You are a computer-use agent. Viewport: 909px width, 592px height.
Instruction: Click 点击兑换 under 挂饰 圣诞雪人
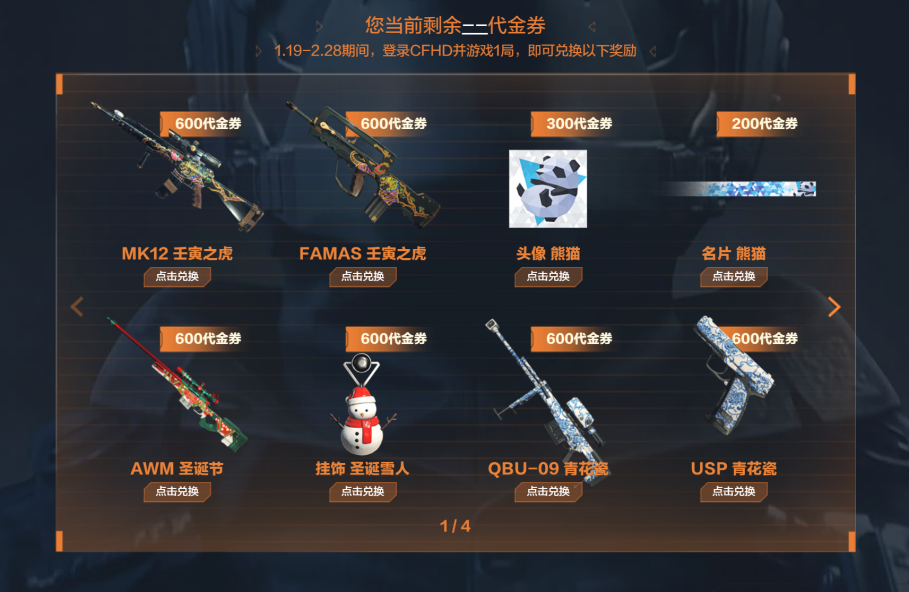362,492
